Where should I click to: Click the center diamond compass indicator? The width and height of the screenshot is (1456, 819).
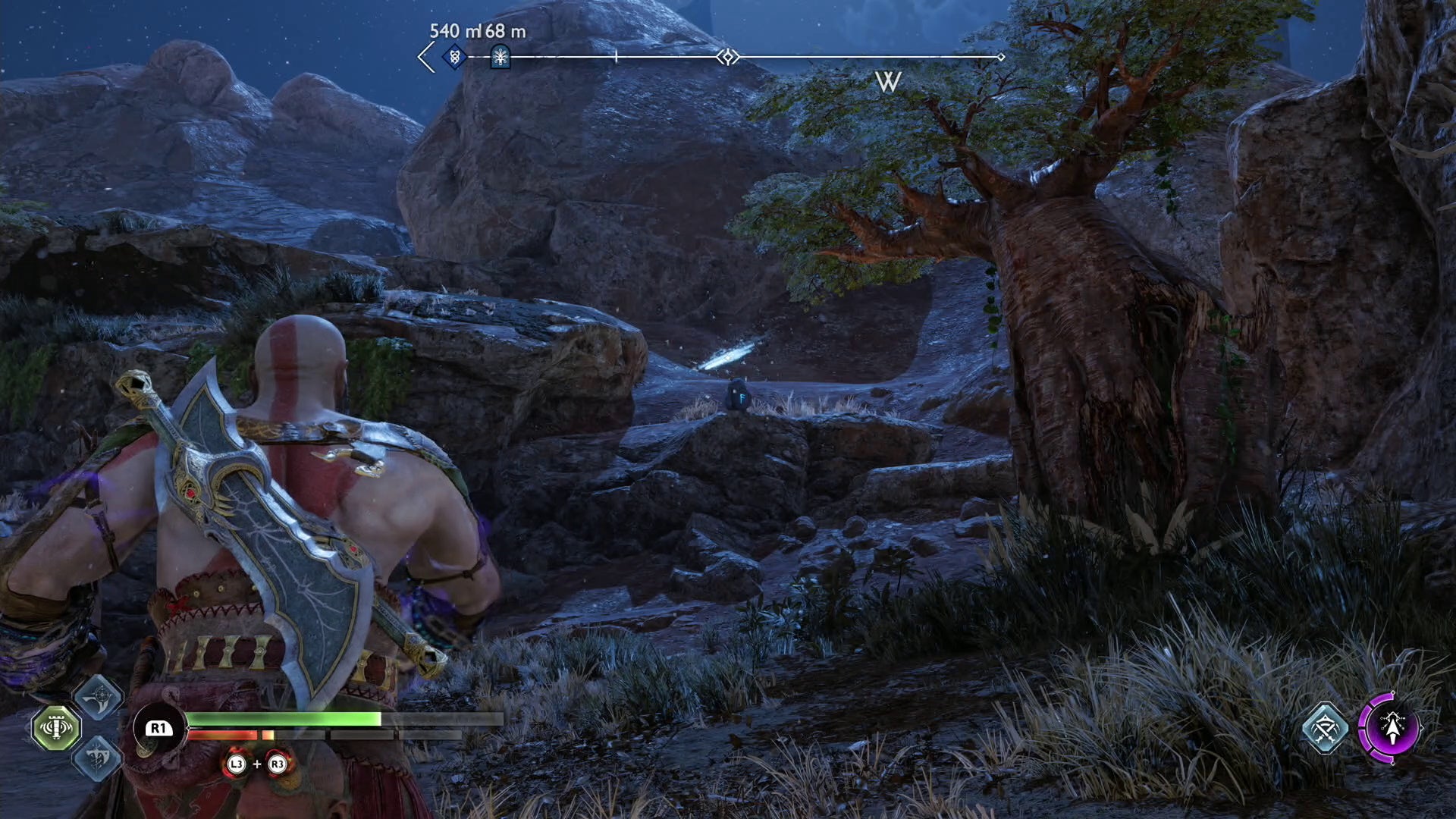point(728,57)
